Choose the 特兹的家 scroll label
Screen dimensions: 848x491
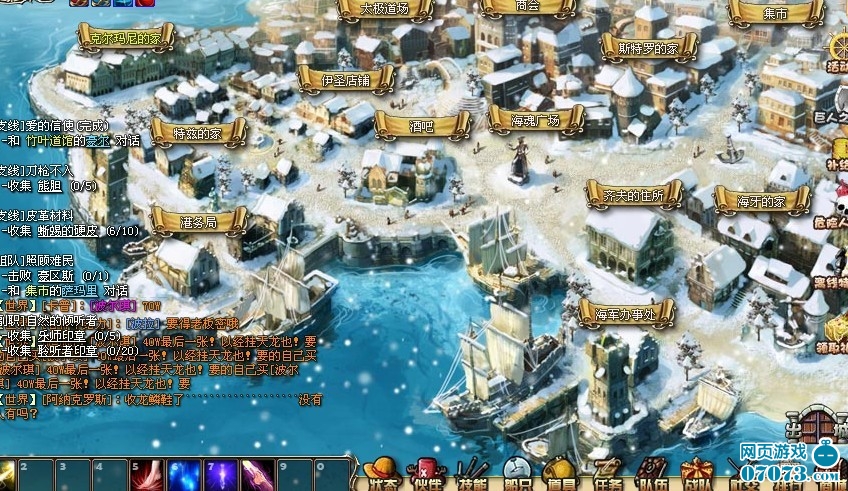(x=197, y=132)
